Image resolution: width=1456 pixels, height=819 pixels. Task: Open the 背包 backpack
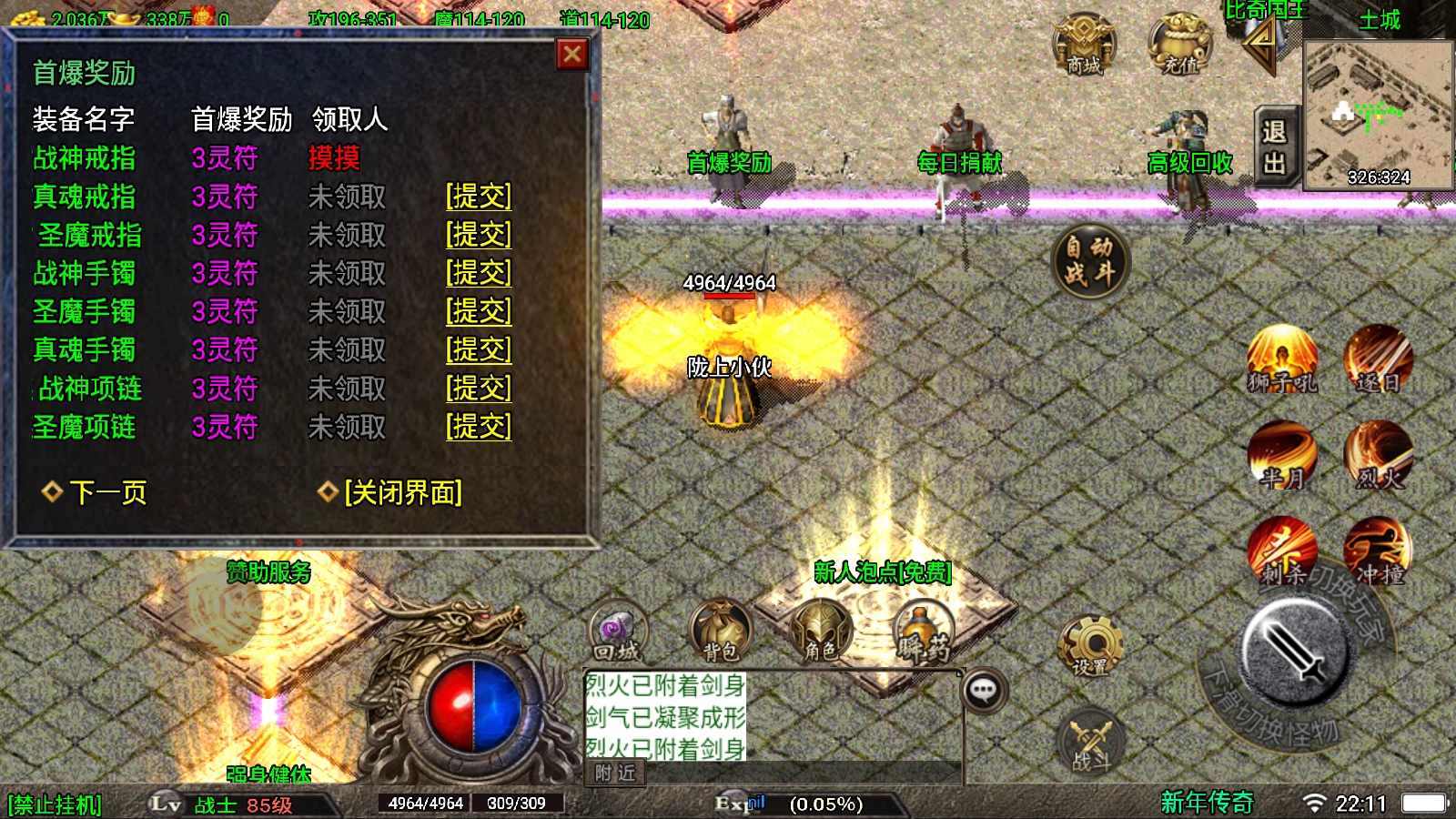(x=721, y=631)
